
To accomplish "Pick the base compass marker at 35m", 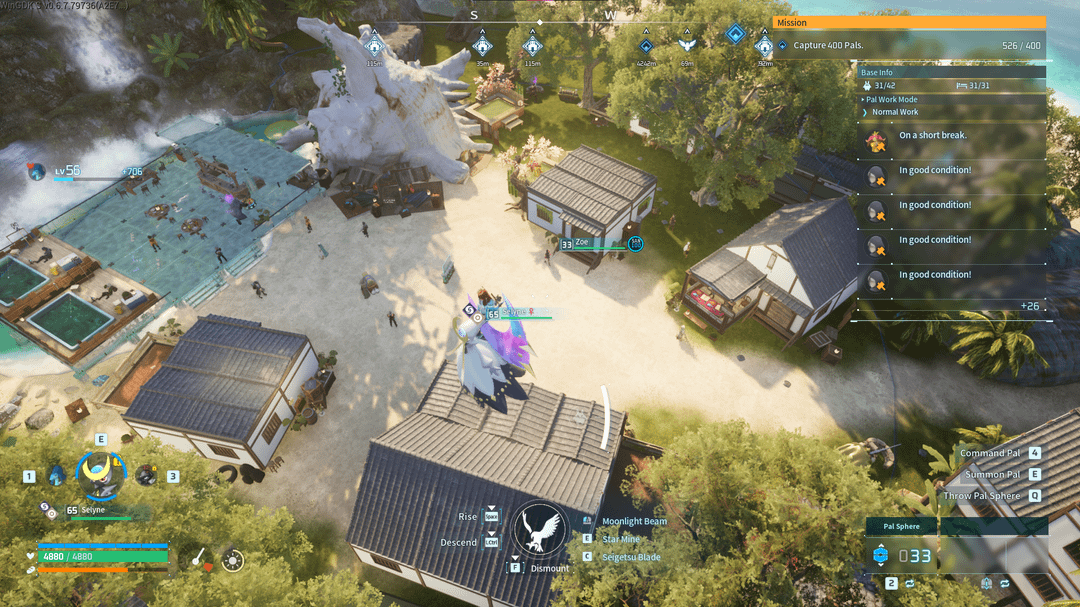I will click(x=482, y=44).
